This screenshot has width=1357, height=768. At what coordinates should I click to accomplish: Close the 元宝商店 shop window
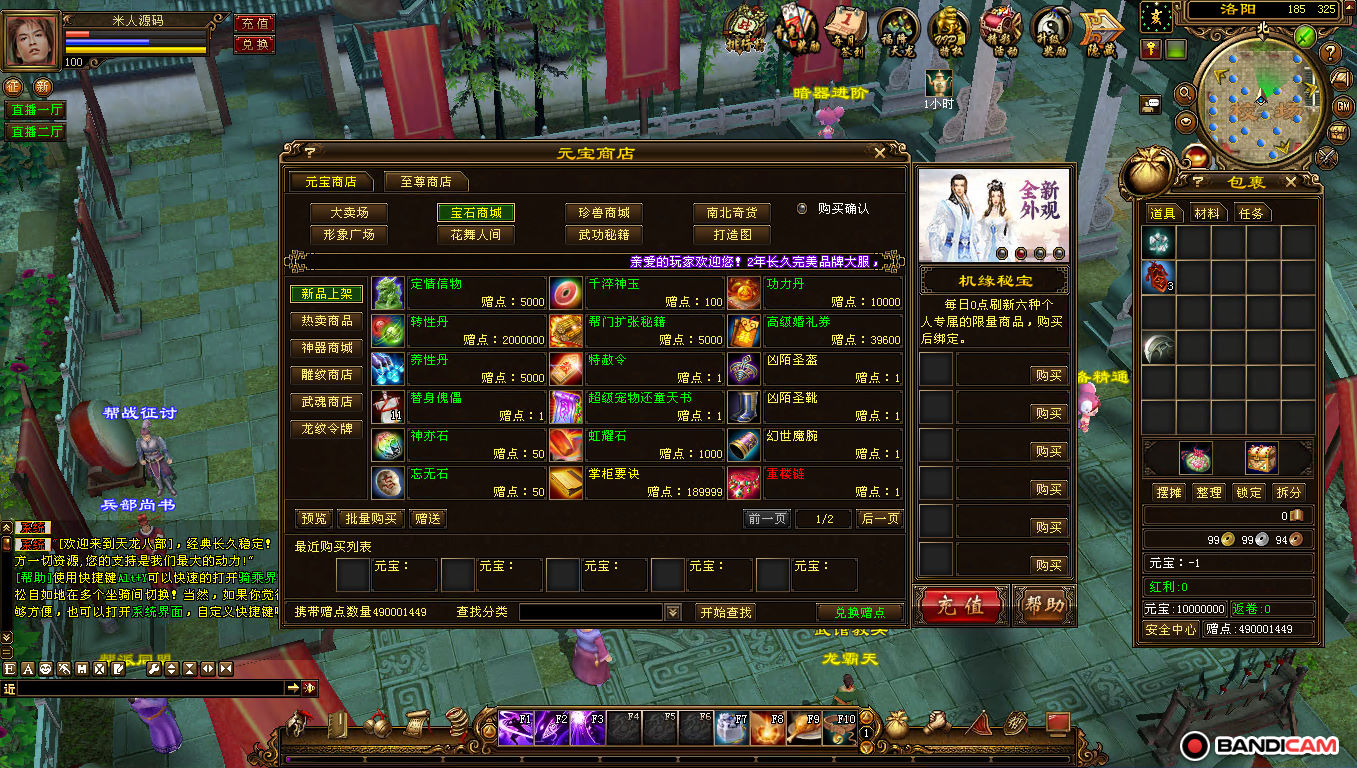(x=879, y=153)
